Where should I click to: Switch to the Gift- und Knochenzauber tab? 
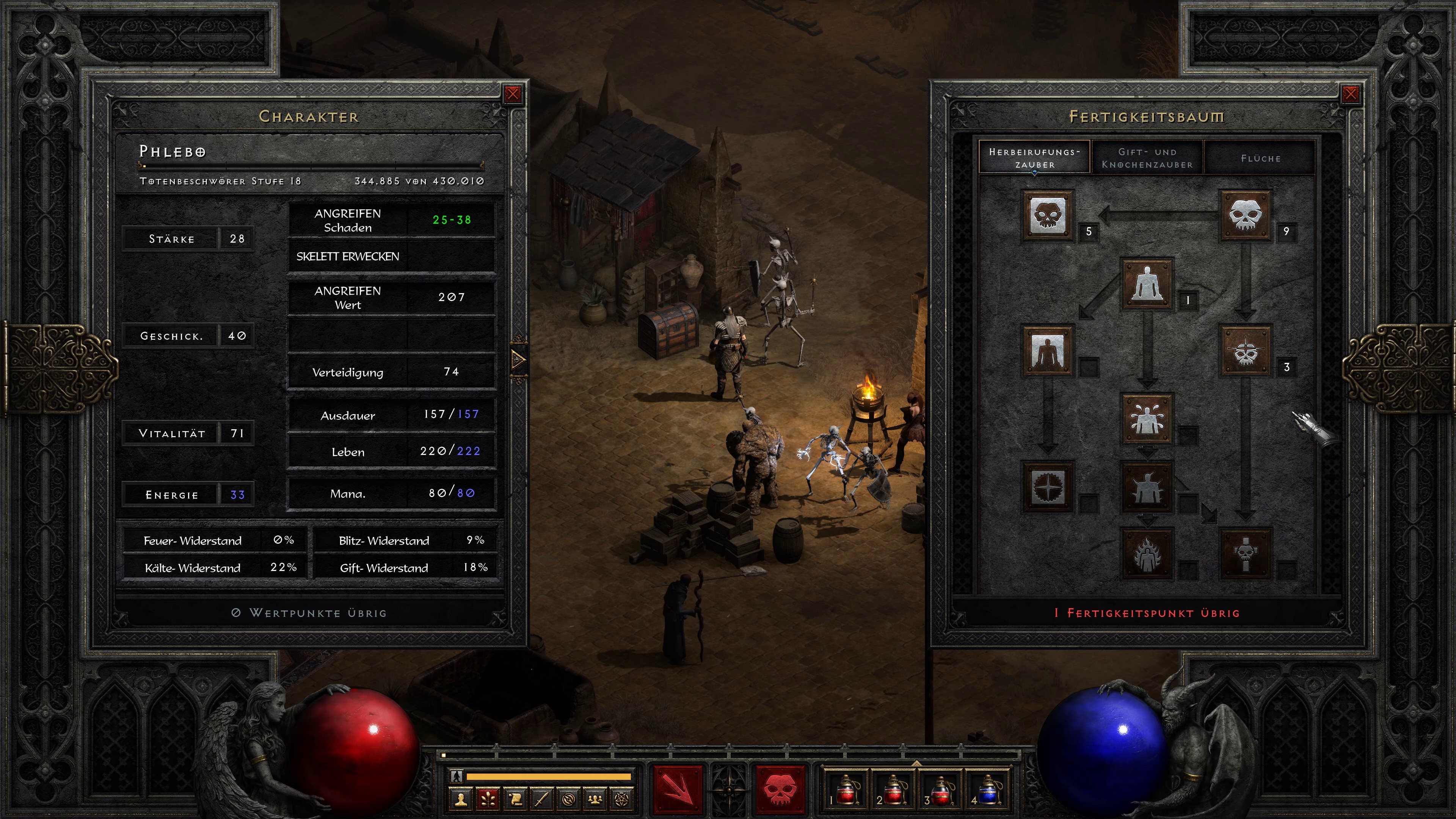1147,158
